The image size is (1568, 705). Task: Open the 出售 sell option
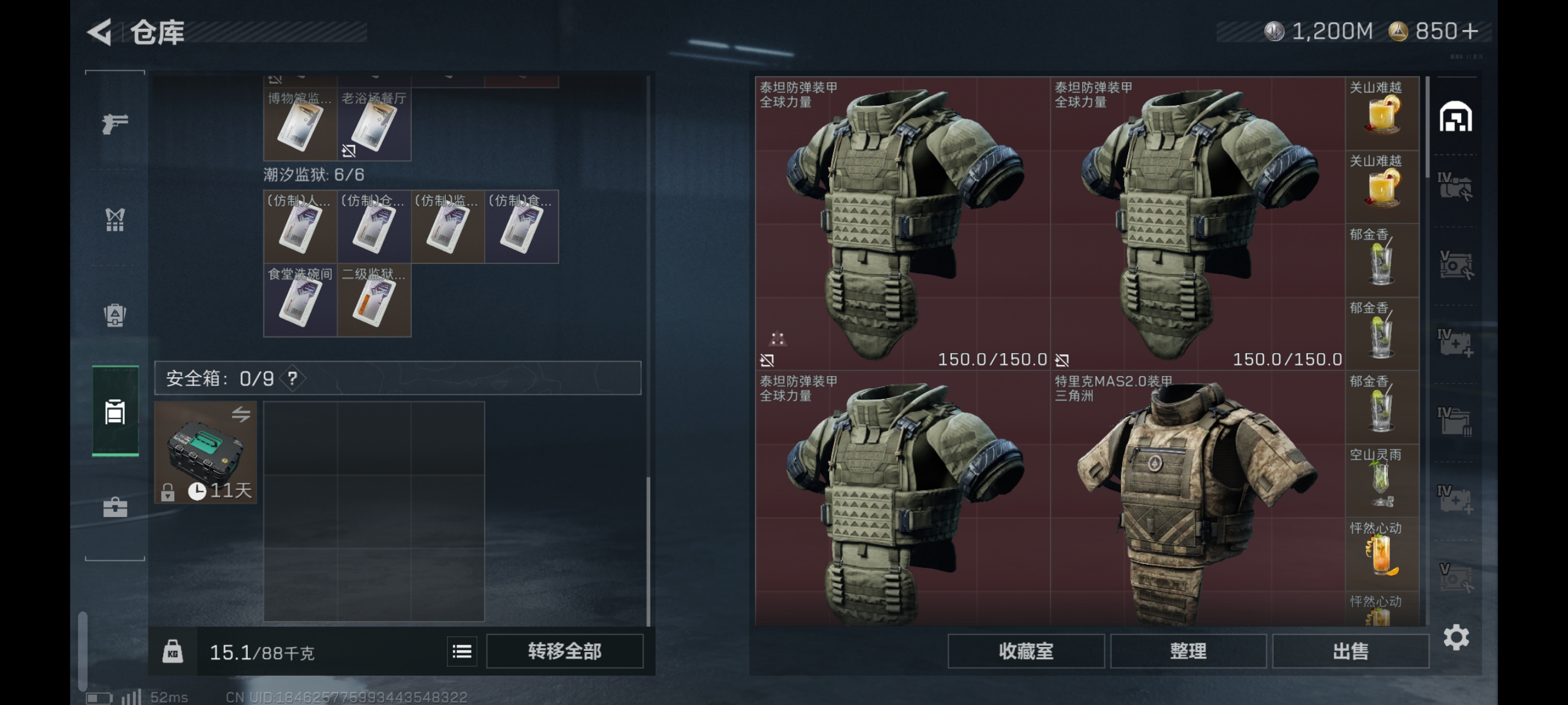(1350, 651)
